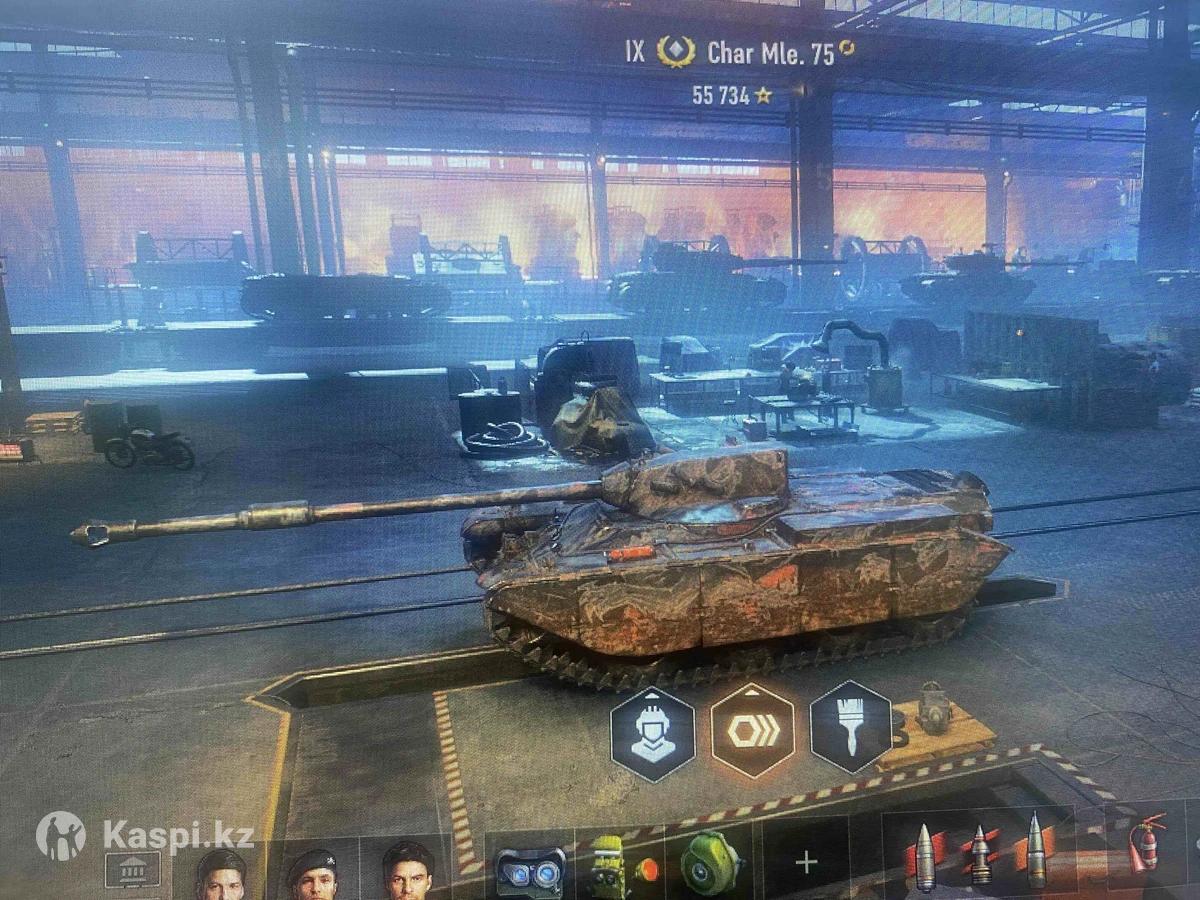Screen dimensions: 1200x900
Task: Open the crew hexagon button
Action: tap(652, 734)
